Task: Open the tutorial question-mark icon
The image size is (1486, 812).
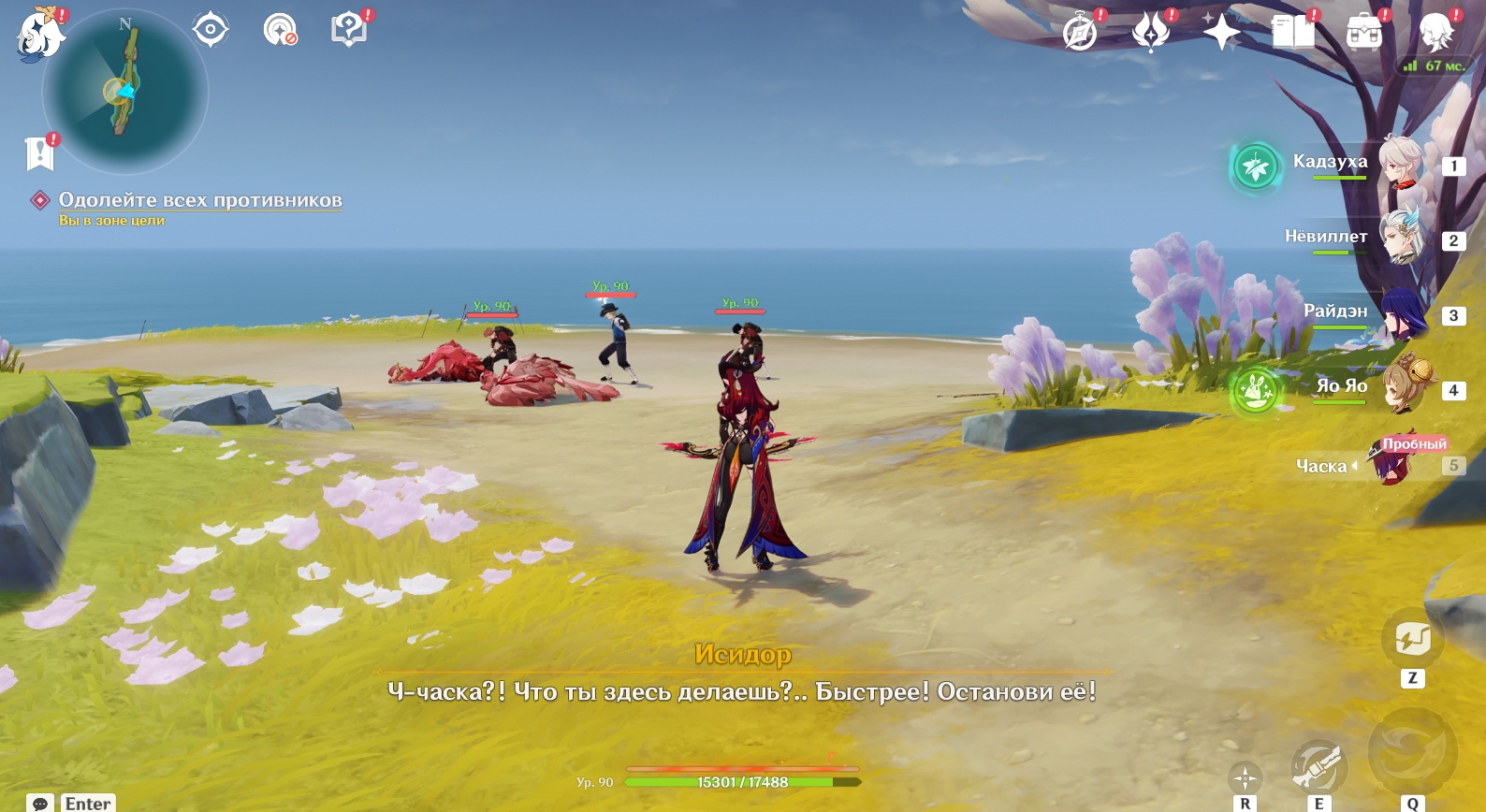Action: (x=349, y=30)
